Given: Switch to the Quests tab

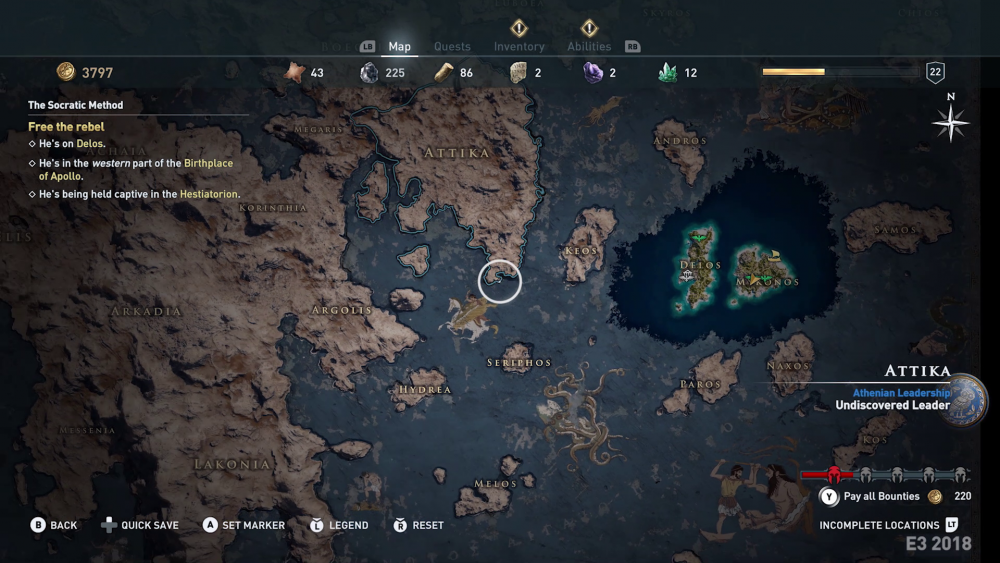Looking at the screenshot, I should click(452, 47).
